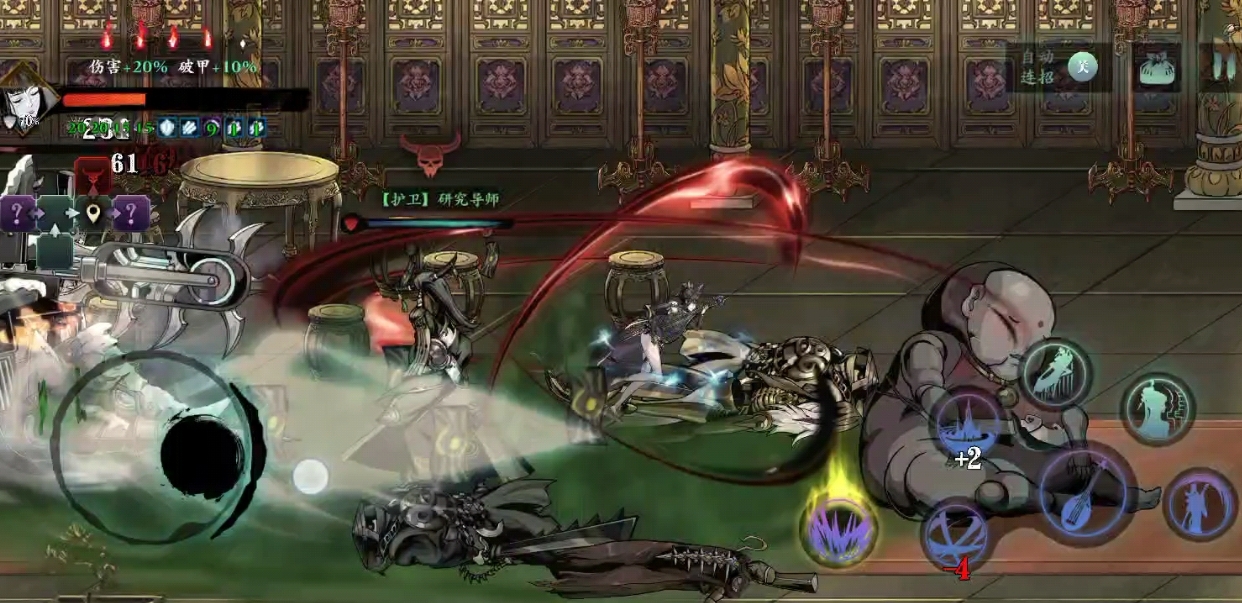Use the yellow-glowing purple spikes skill

point(838,529)
